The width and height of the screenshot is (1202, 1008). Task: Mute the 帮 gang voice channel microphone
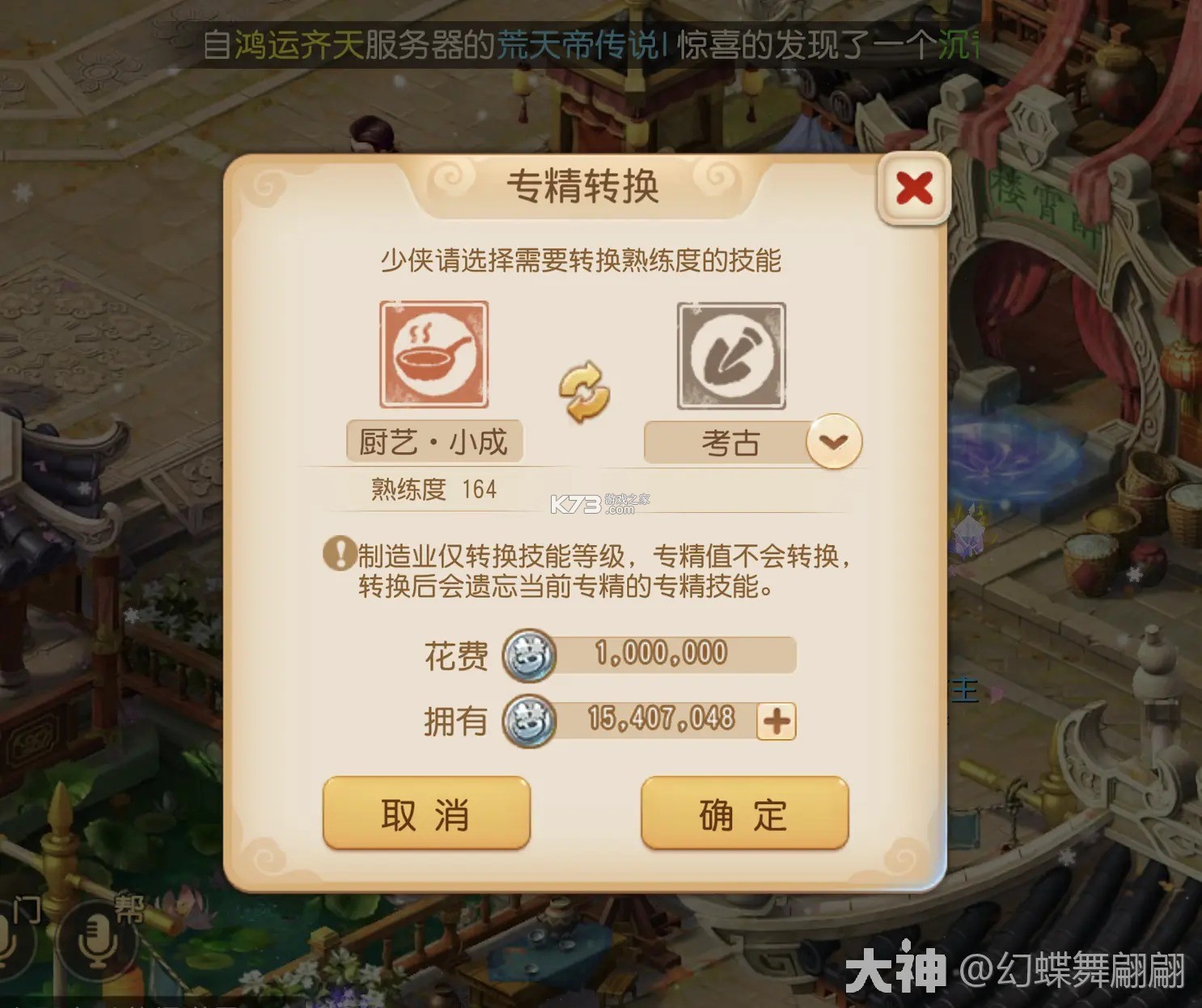95,942
